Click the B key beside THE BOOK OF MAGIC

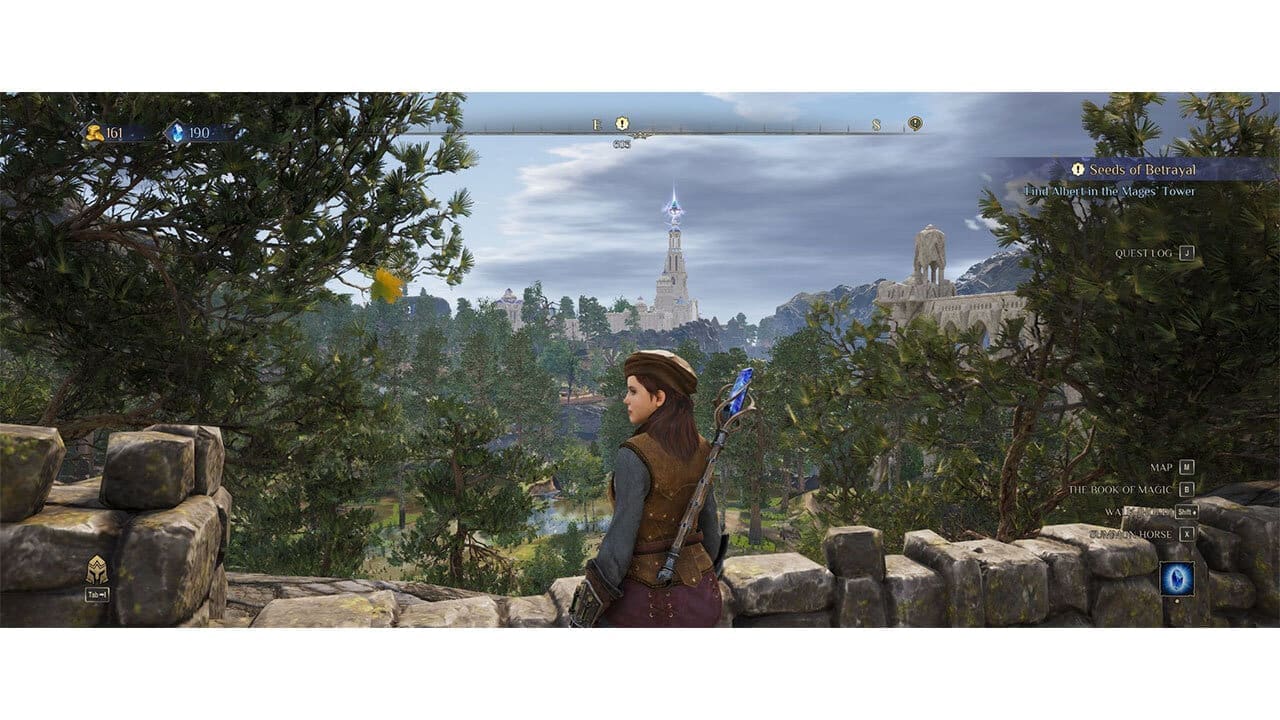[x=1188, y=489]
